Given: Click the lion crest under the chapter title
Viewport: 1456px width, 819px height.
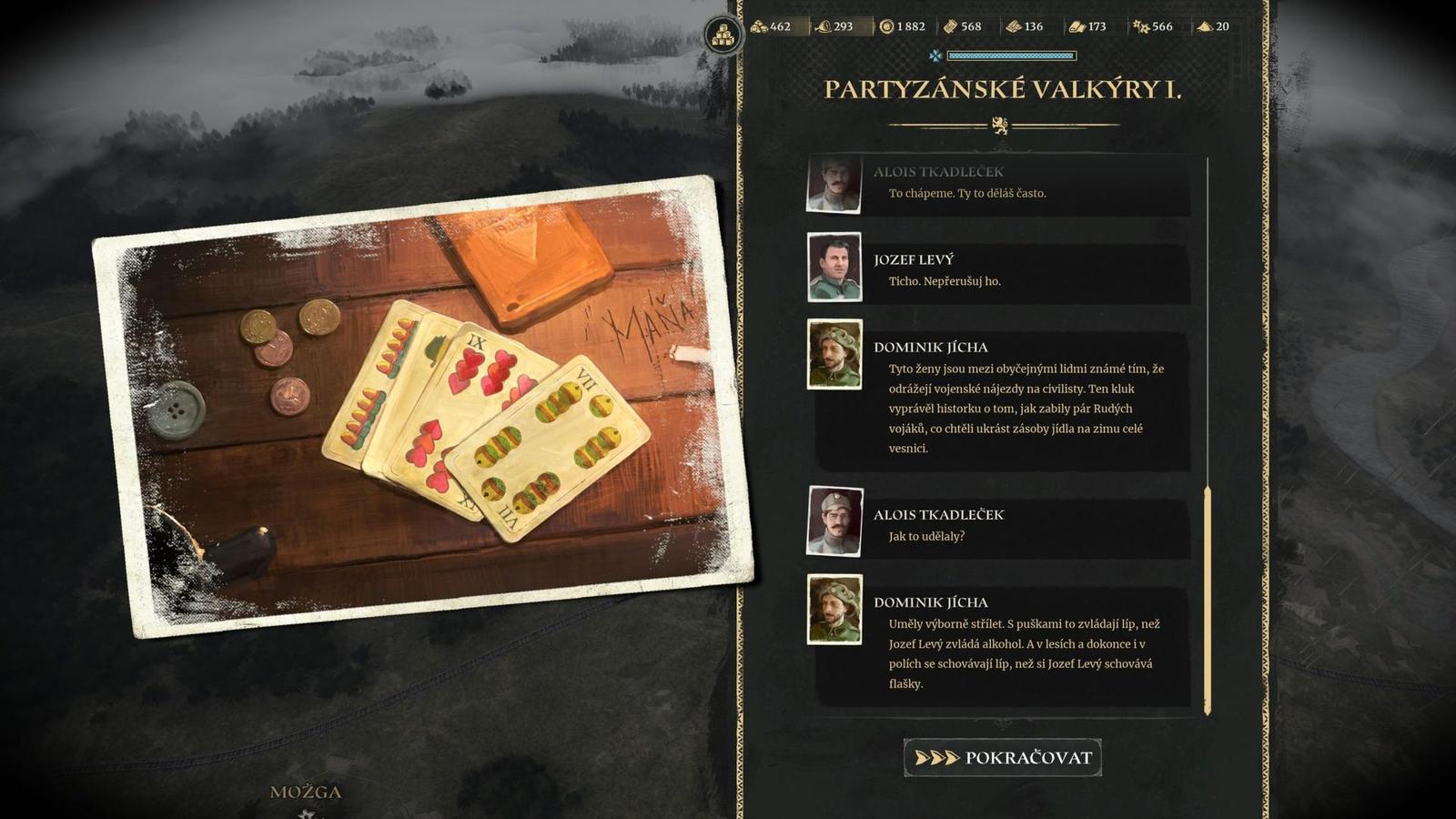Looking at the screenshot, I should pyautogui.click(x=1001, y=126).
